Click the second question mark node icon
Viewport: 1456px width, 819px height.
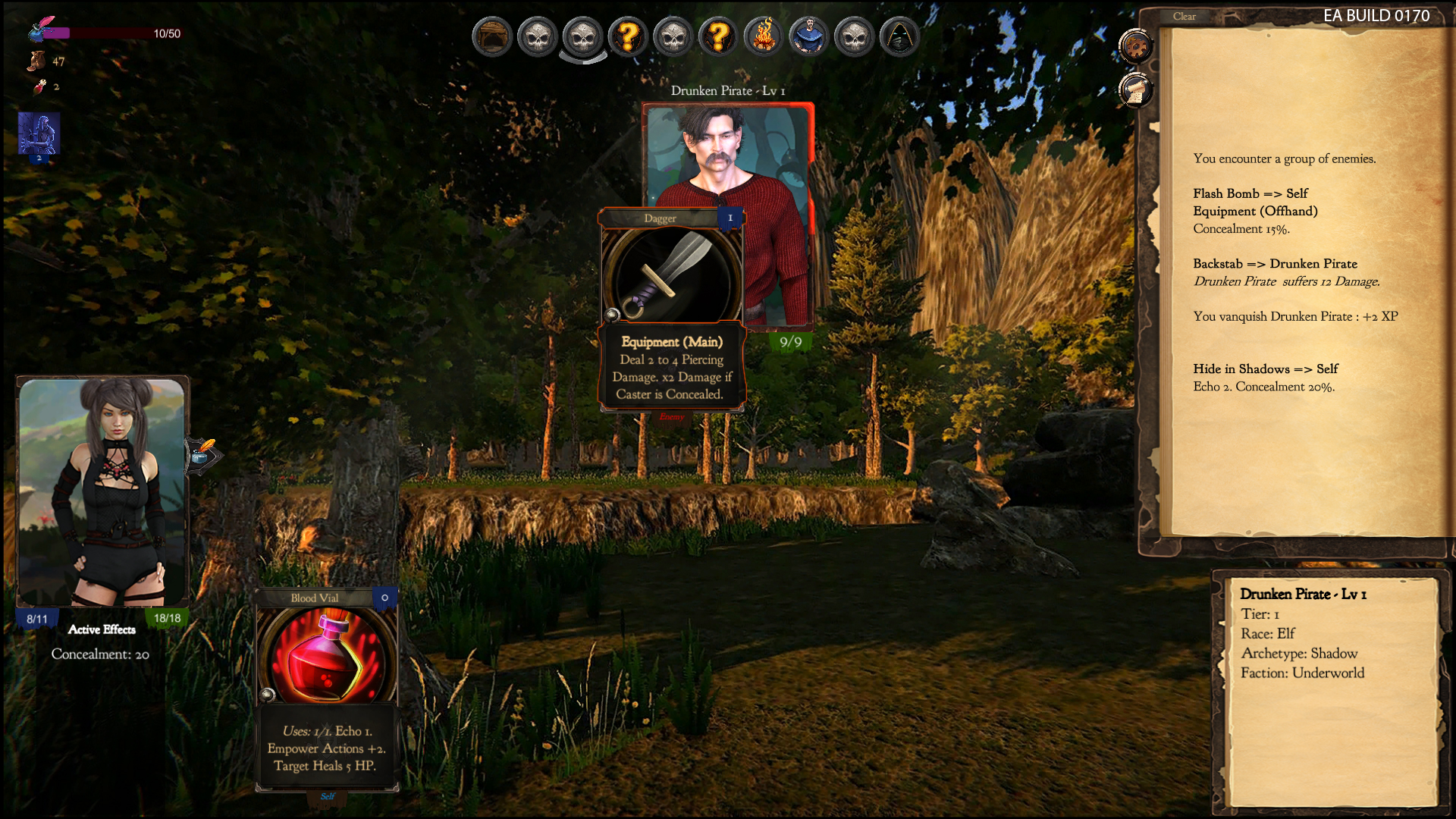(x=718, y=36)
